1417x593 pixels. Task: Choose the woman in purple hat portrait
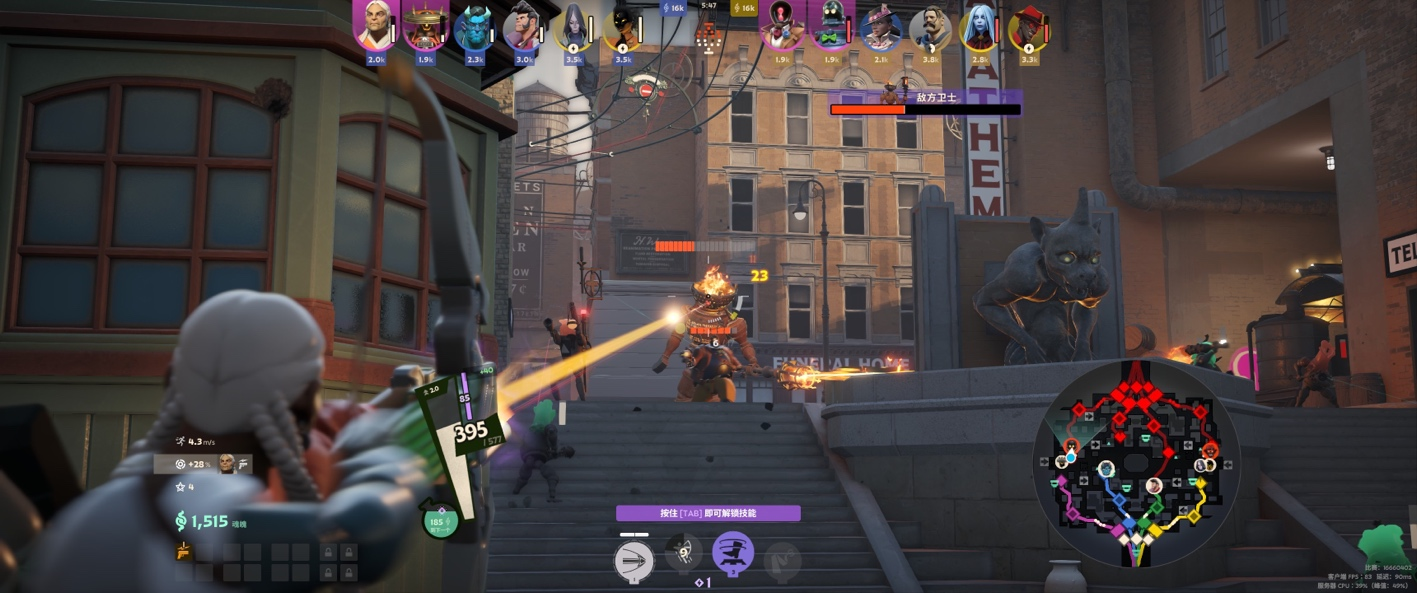(880, 28)
